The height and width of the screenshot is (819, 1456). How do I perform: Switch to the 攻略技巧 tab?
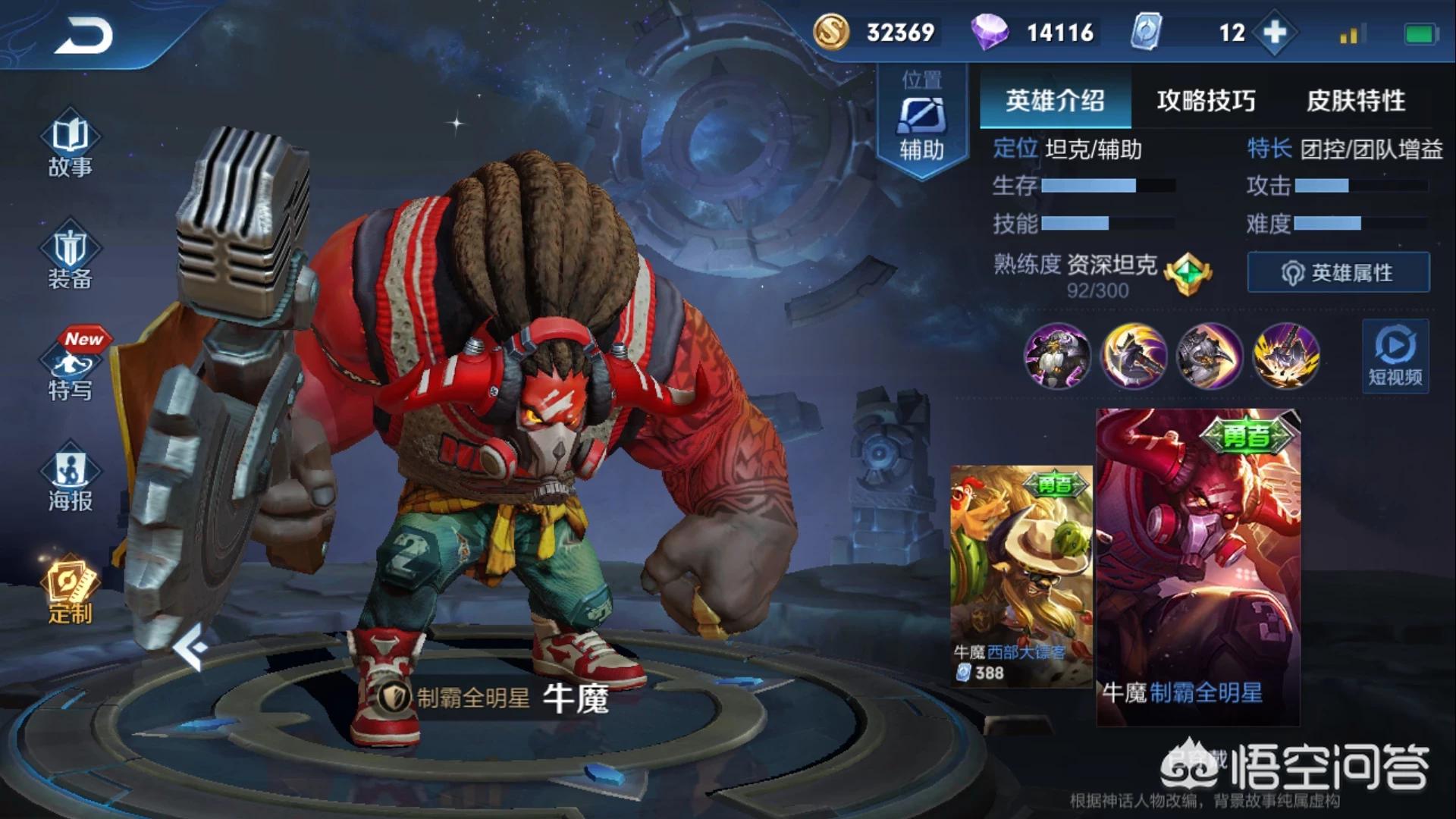(x=1206, y=101)
